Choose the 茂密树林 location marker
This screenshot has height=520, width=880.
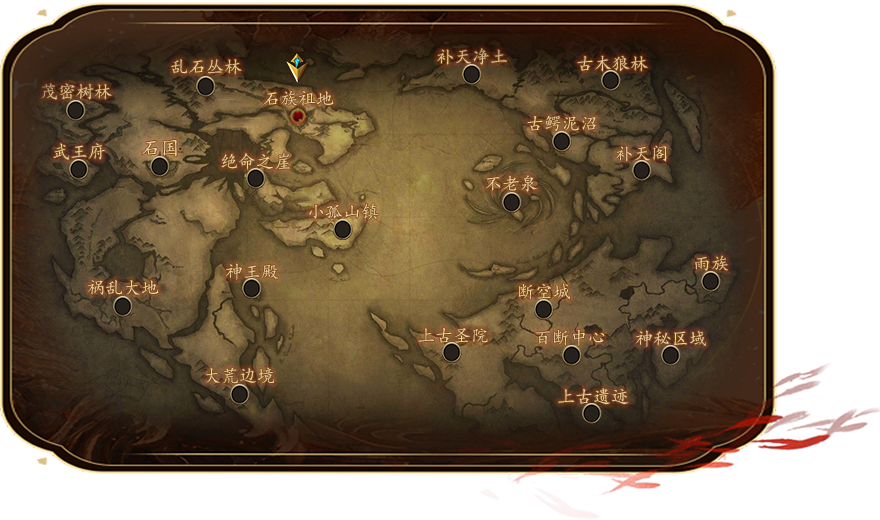76,110
